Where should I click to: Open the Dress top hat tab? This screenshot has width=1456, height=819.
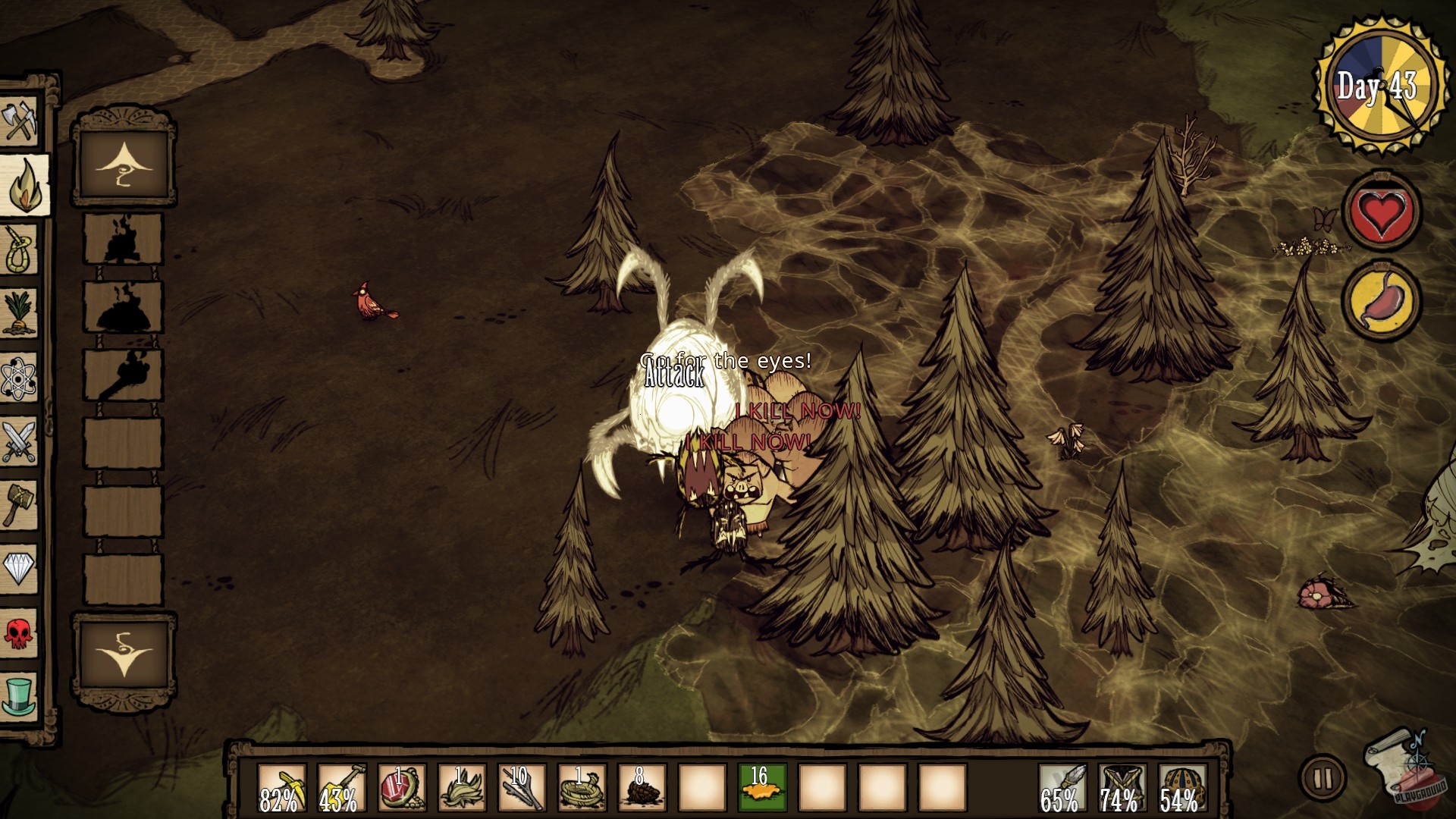click(x=20, y=694)
